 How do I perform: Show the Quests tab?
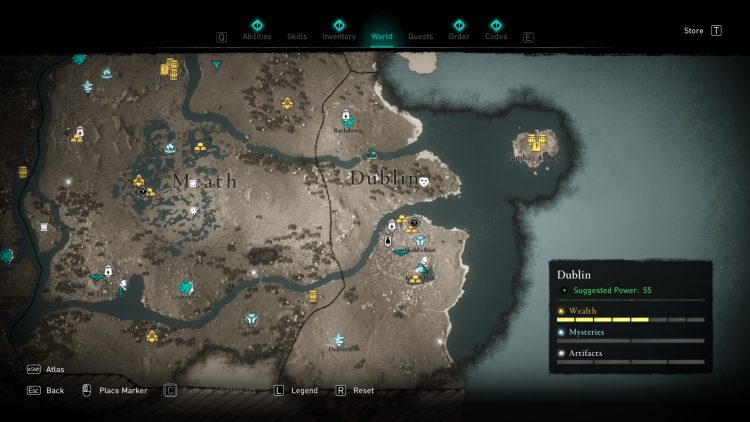pyautogui.click(x=421, y=36)
